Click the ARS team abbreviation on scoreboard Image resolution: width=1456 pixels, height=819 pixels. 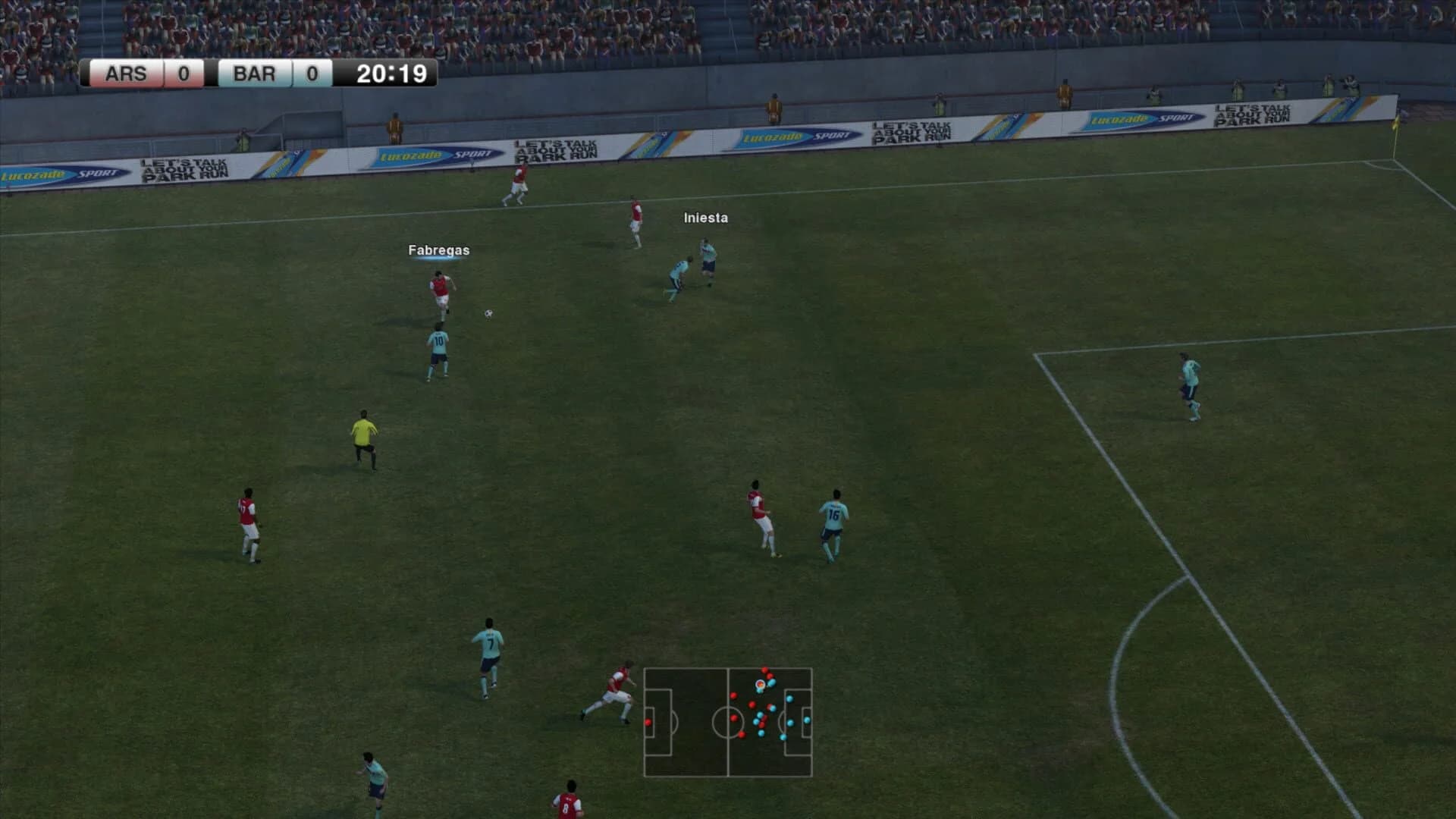point(129,74)
